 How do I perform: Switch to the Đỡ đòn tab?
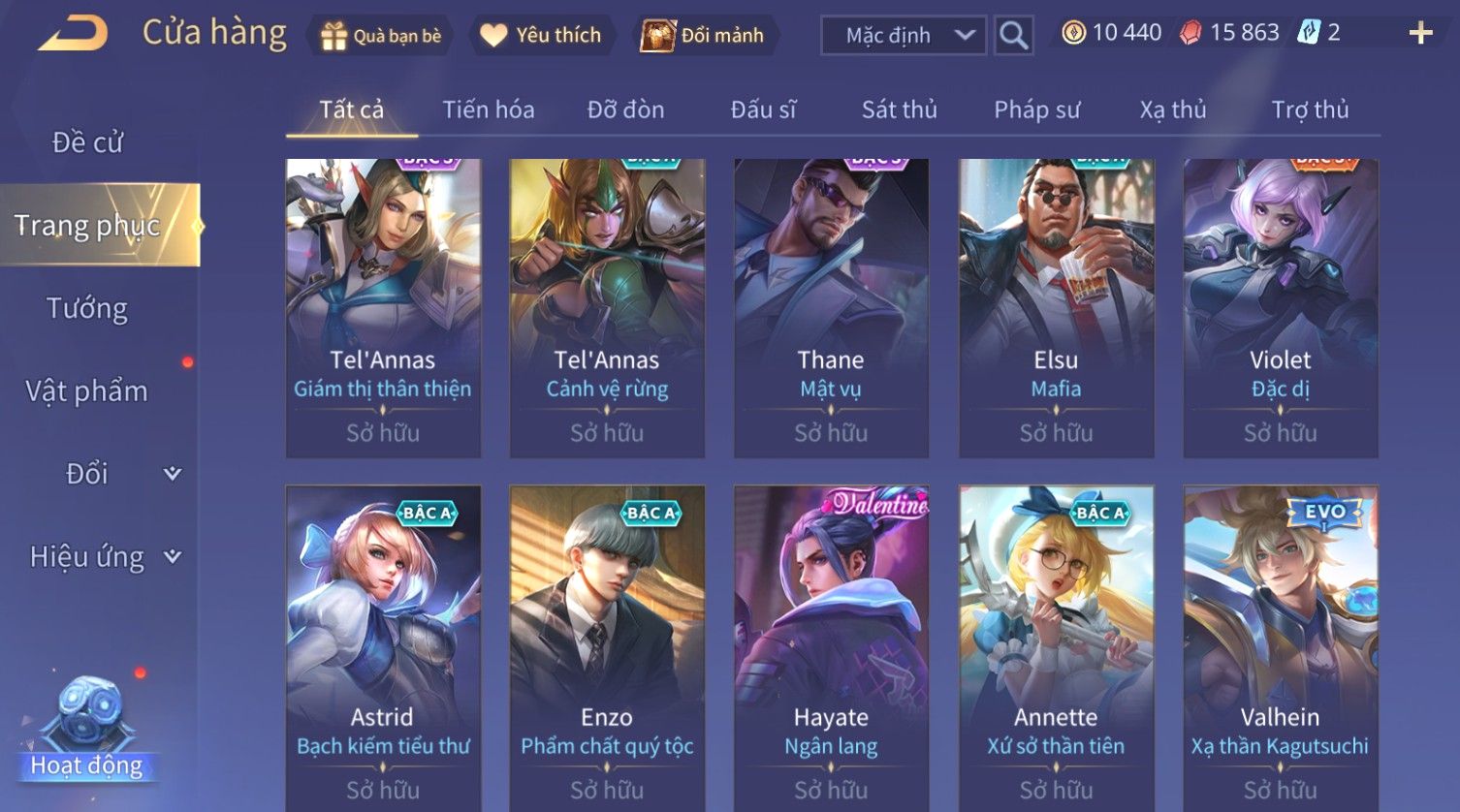tap(625, 109)
